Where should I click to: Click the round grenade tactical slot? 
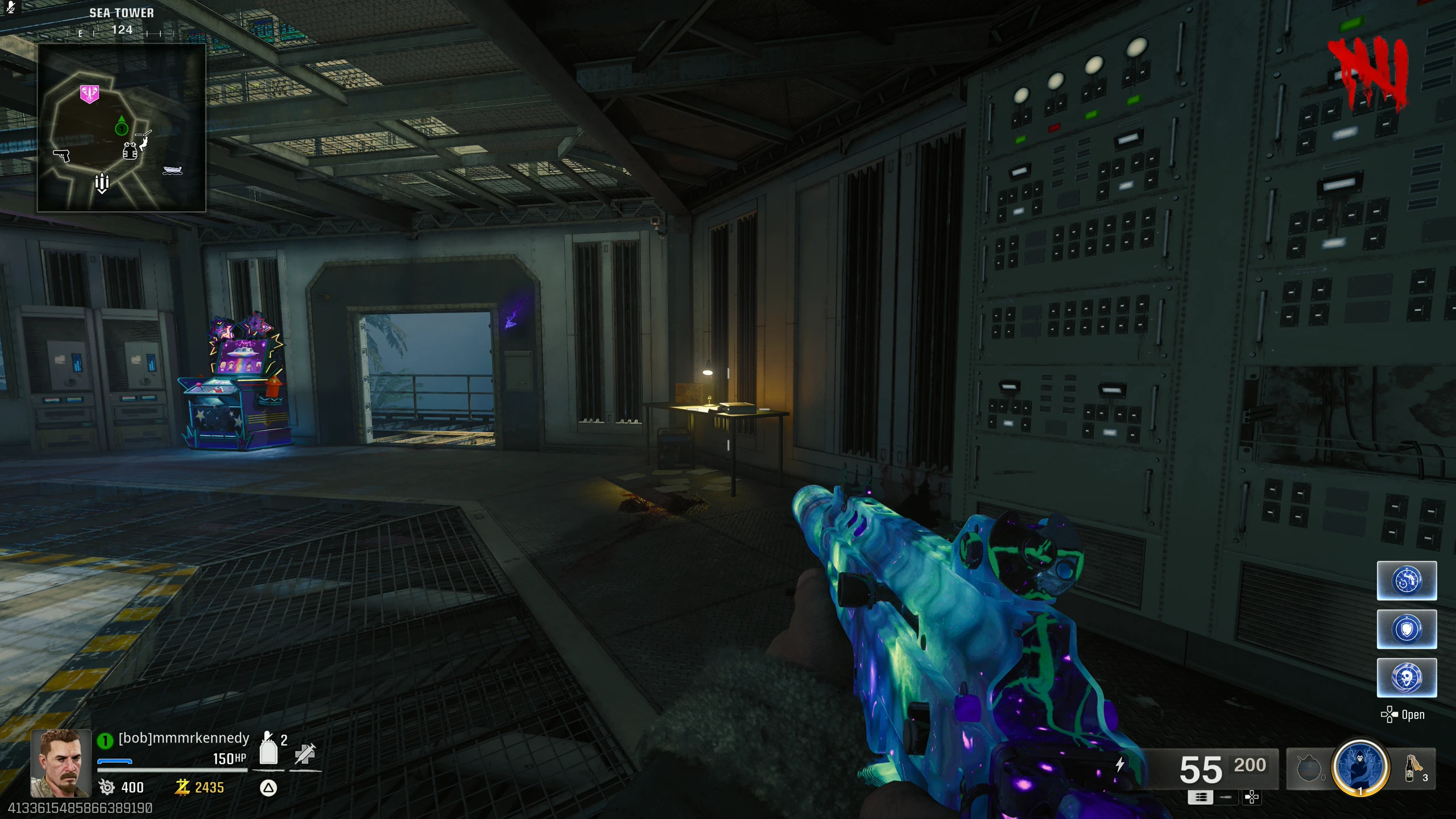pos(1308,769)
